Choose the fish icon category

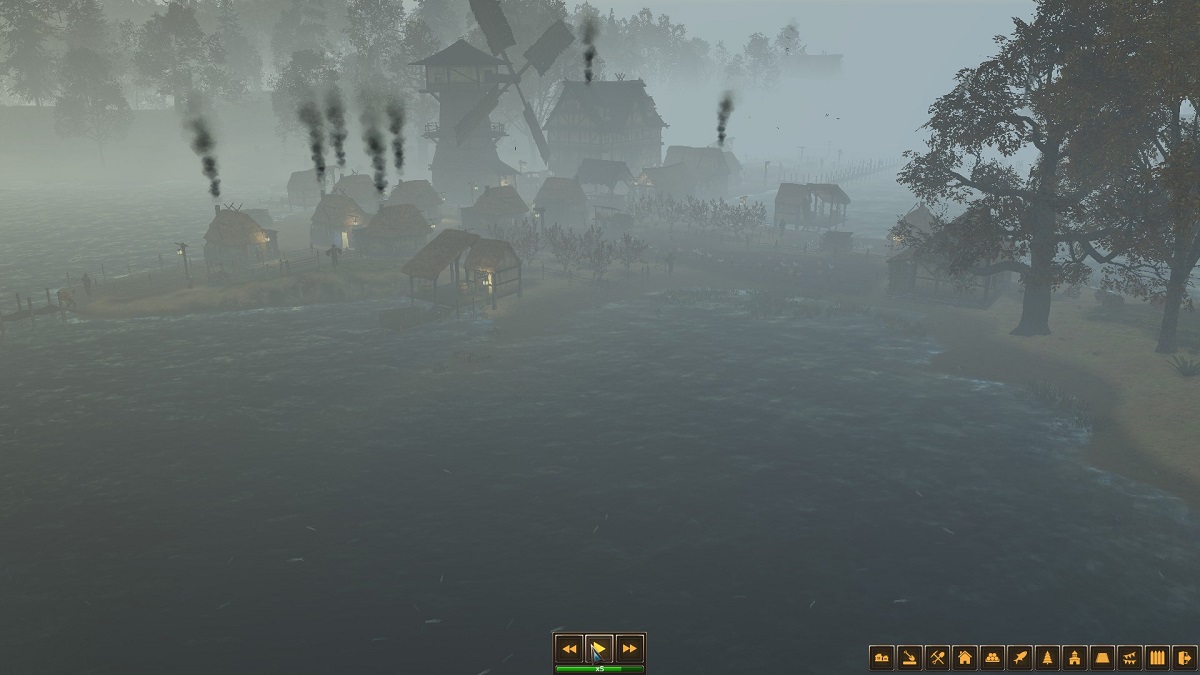(x=1020, y=657)
